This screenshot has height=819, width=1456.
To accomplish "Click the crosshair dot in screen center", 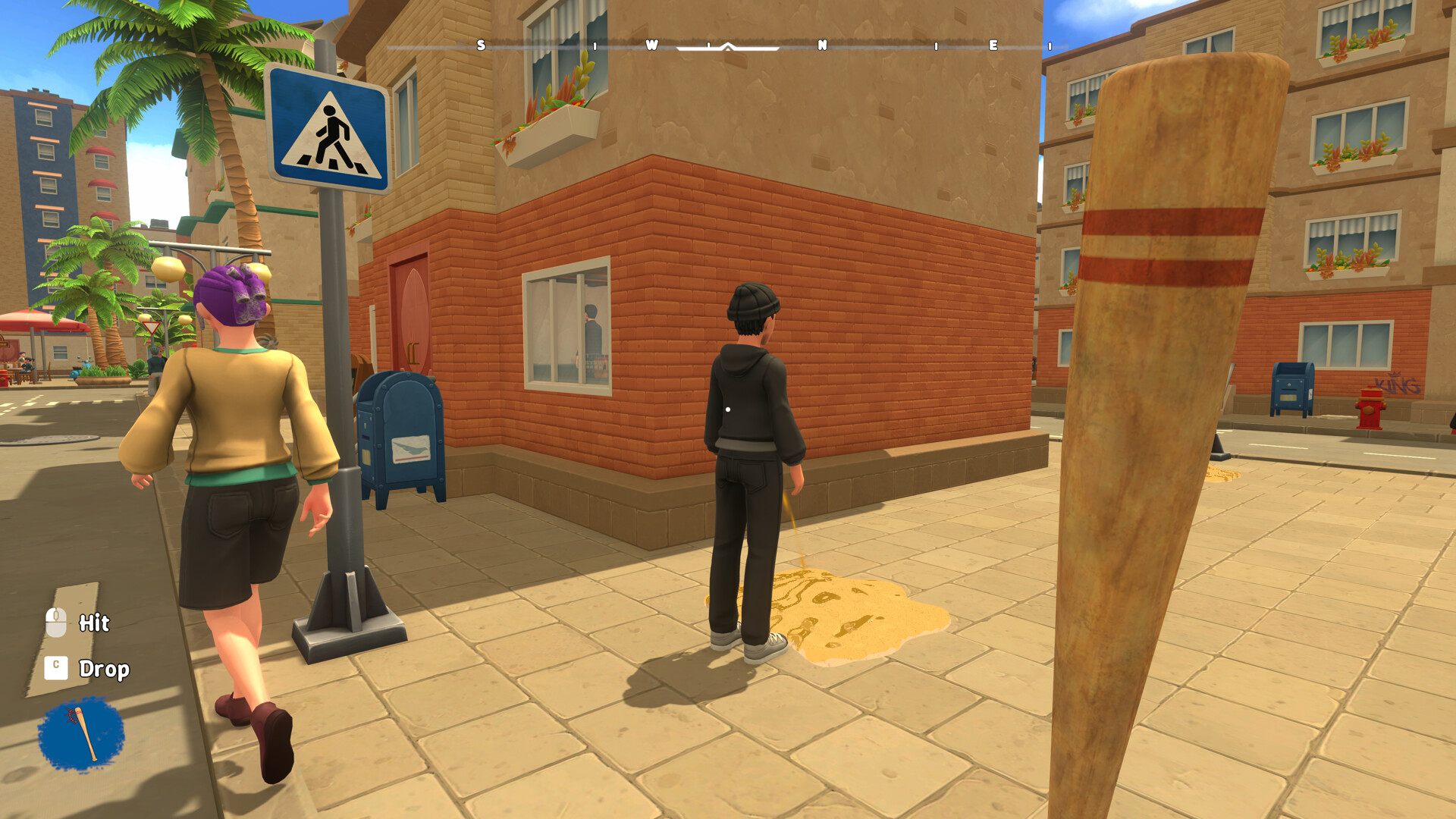I will [726, 408].
